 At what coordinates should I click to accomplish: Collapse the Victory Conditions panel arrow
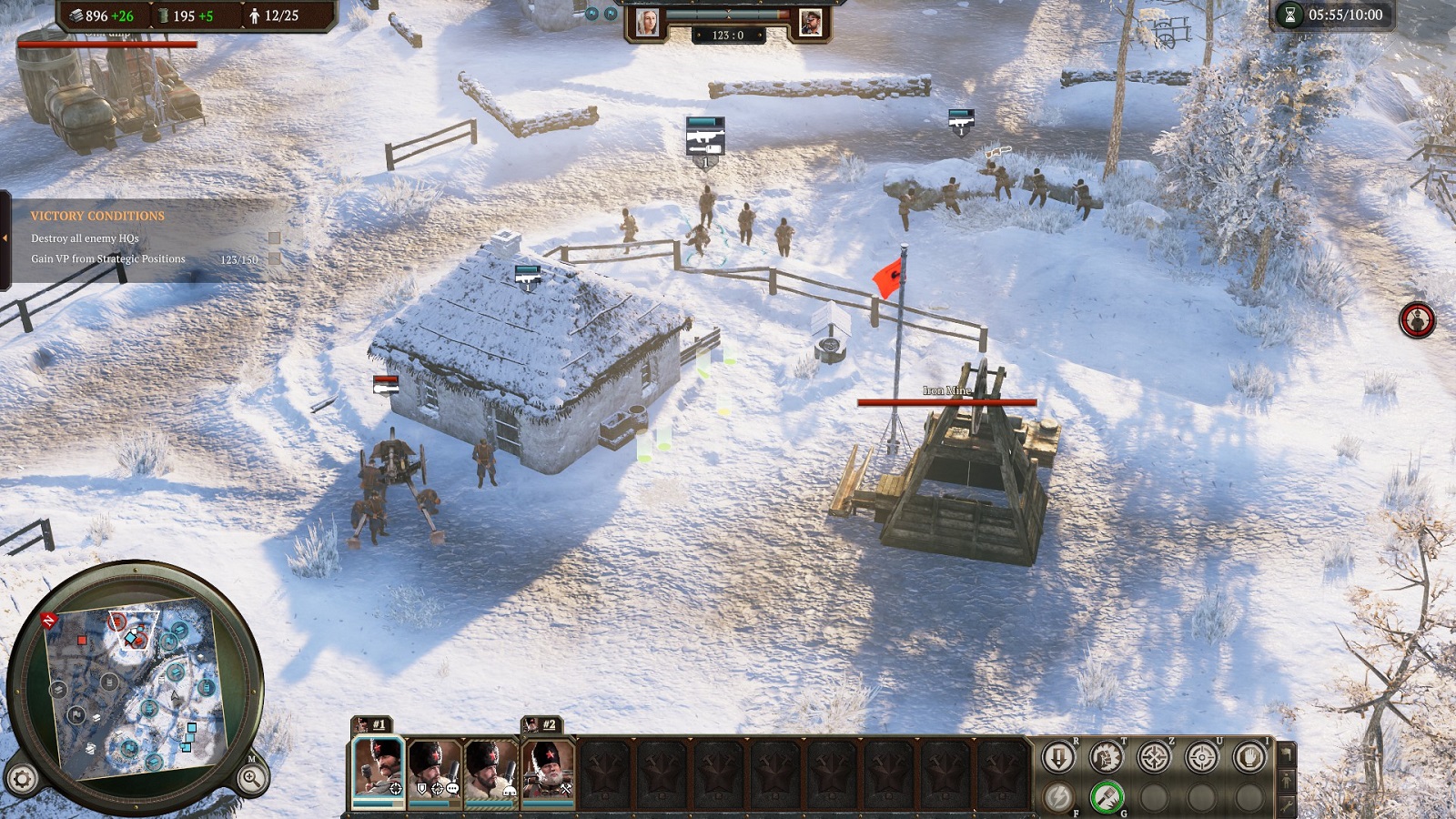click(5, 238)
